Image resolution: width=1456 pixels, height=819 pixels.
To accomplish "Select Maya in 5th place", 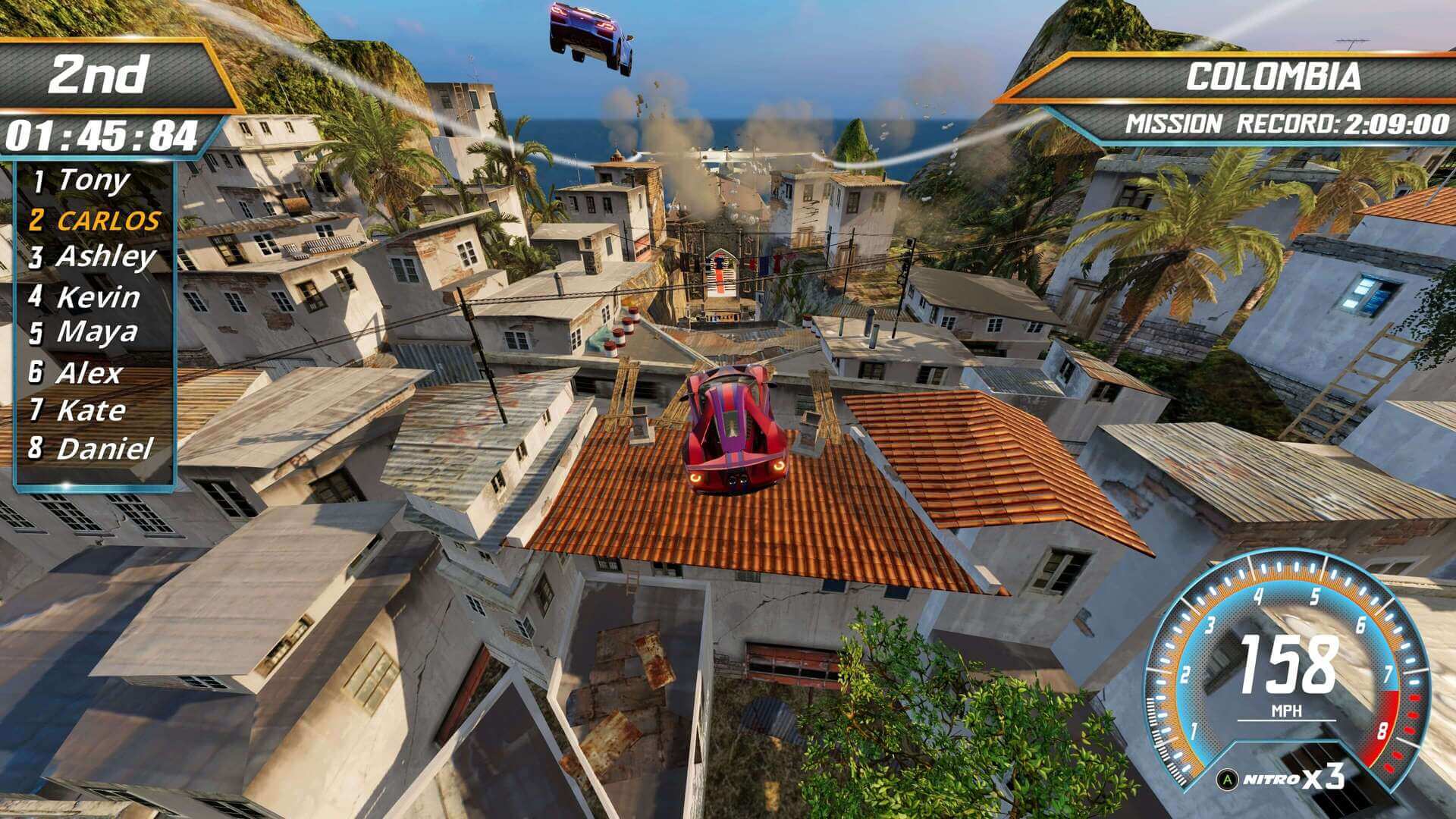I will point(93,332).
